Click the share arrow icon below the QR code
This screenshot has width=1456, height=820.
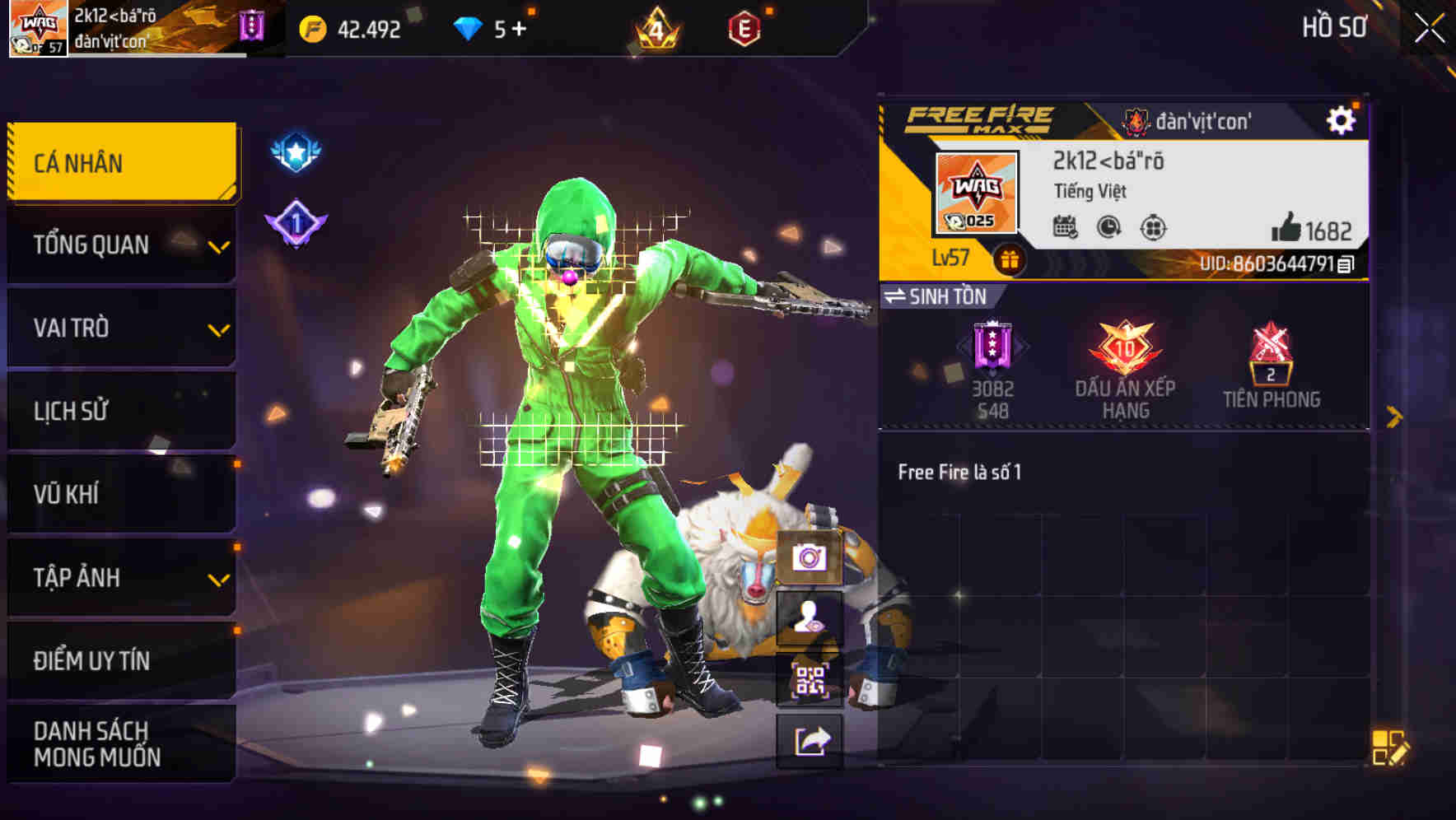[x=809, y=741]
